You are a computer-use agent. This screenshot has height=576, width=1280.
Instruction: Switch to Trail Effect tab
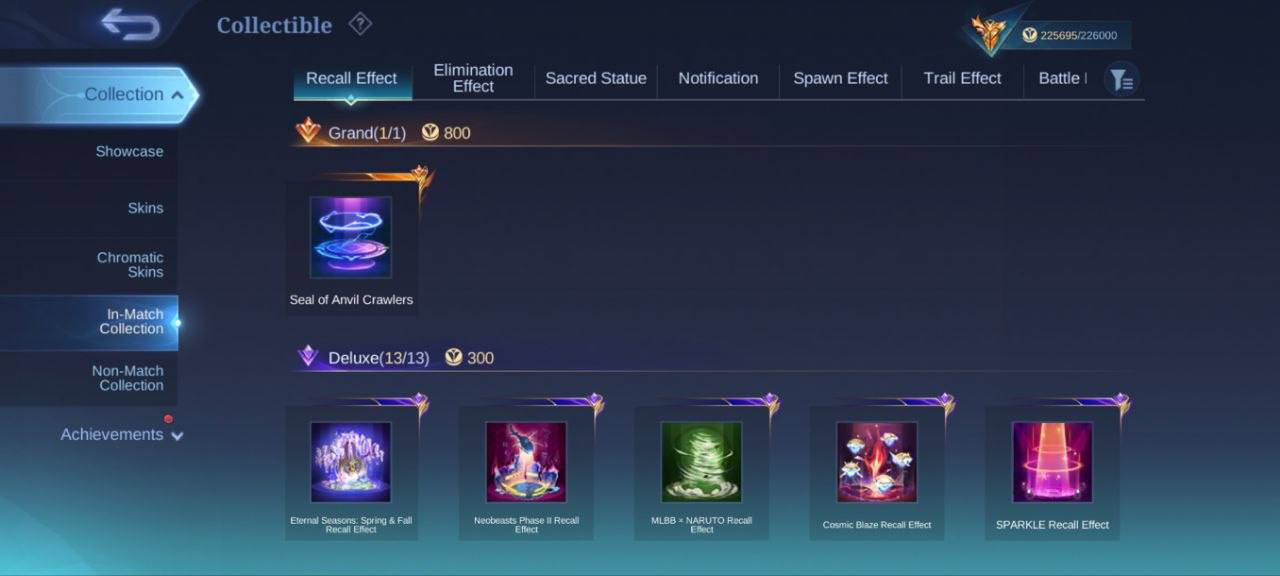click(x=962, y=78)
